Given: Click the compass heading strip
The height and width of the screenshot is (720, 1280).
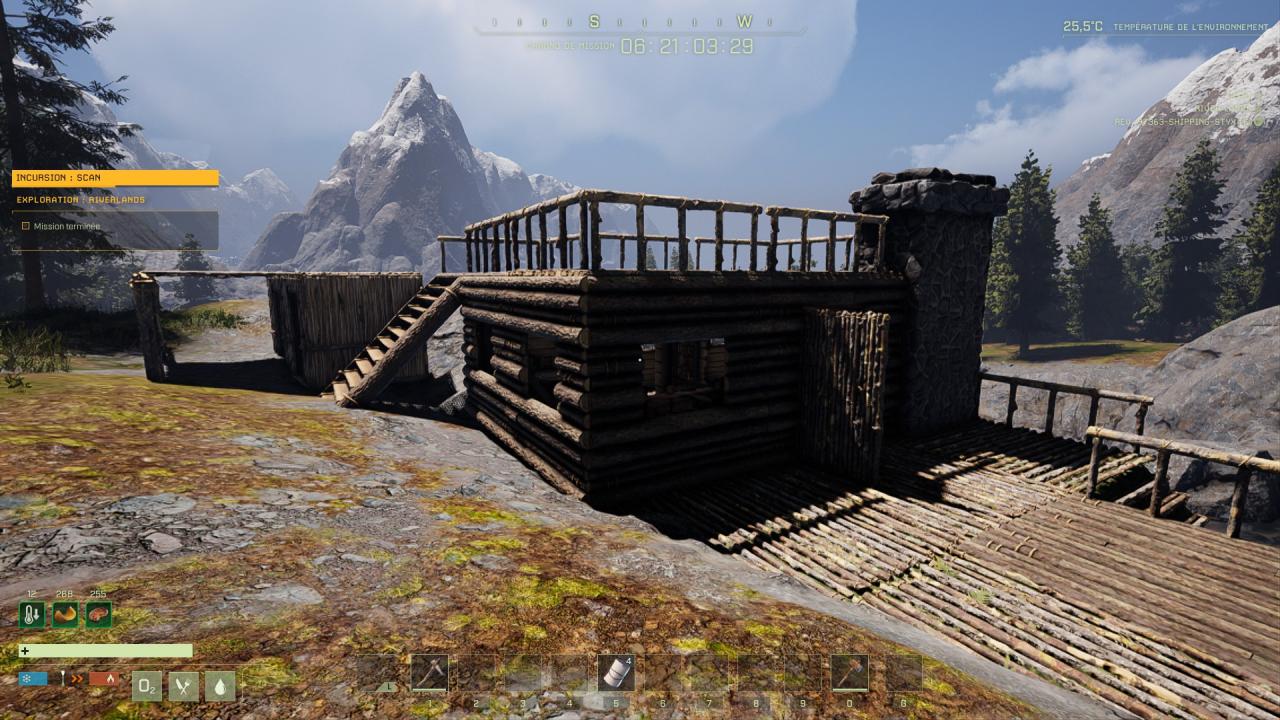Looking at the screenshot, I should pyautogui.click(x=640, y=22).
